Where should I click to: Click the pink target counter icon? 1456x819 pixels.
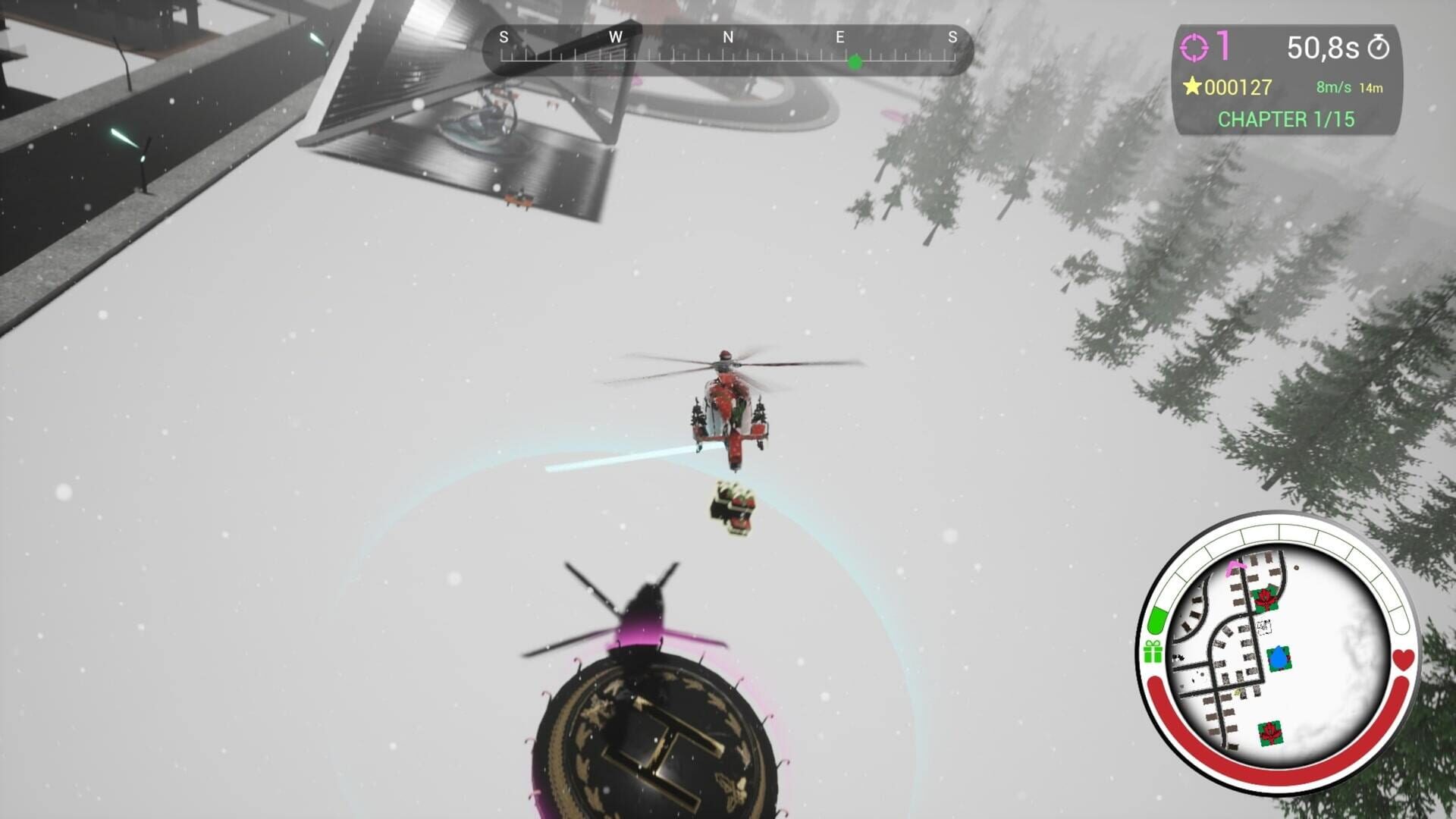[x=1195, y=46]
